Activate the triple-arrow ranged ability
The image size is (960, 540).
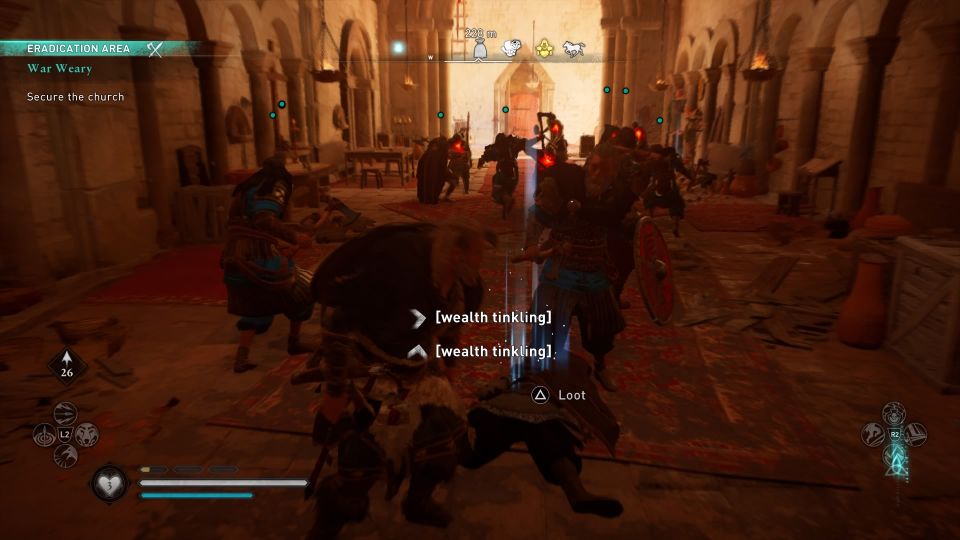(65, 413)
